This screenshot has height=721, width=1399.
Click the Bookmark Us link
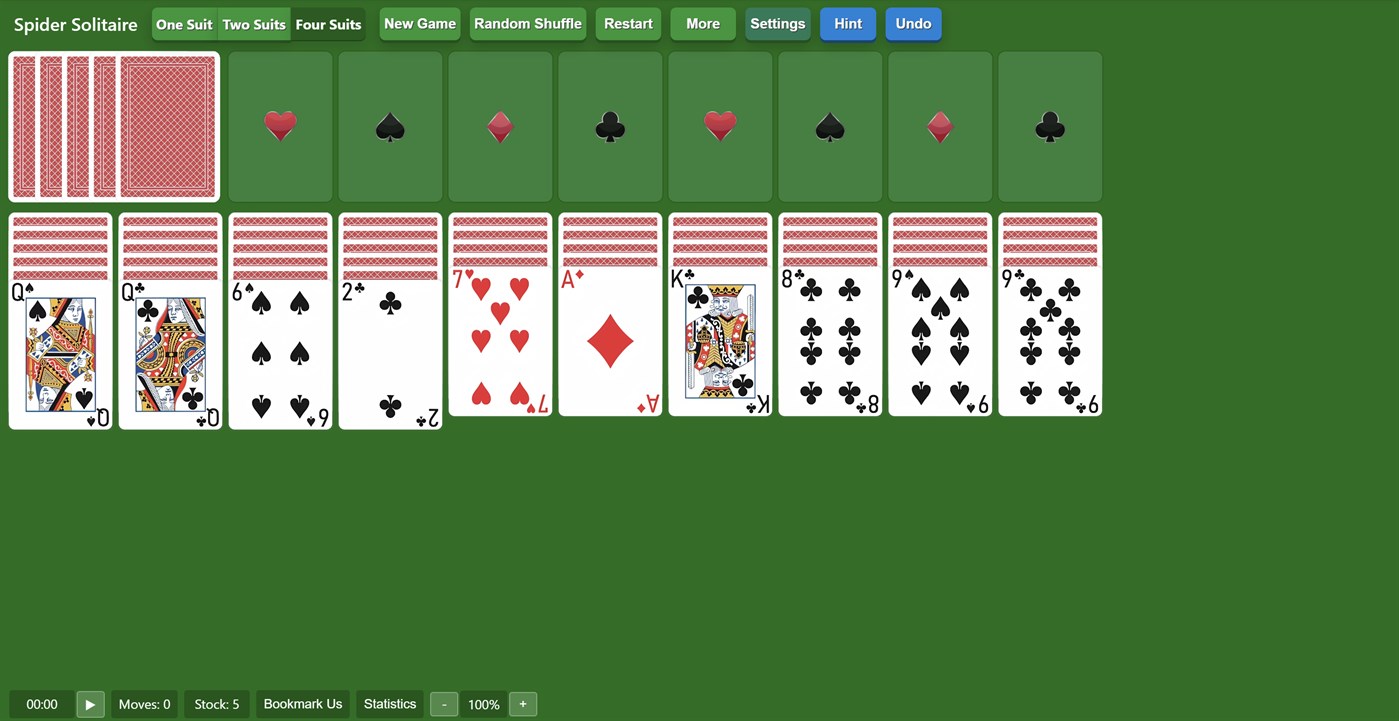[x=302, y=704]
